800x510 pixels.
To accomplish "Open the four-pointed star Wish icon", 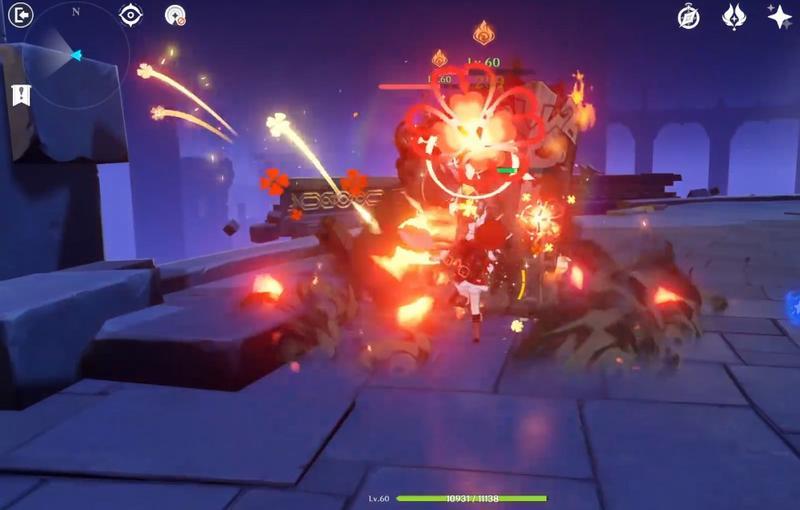I will click(779, 16).
